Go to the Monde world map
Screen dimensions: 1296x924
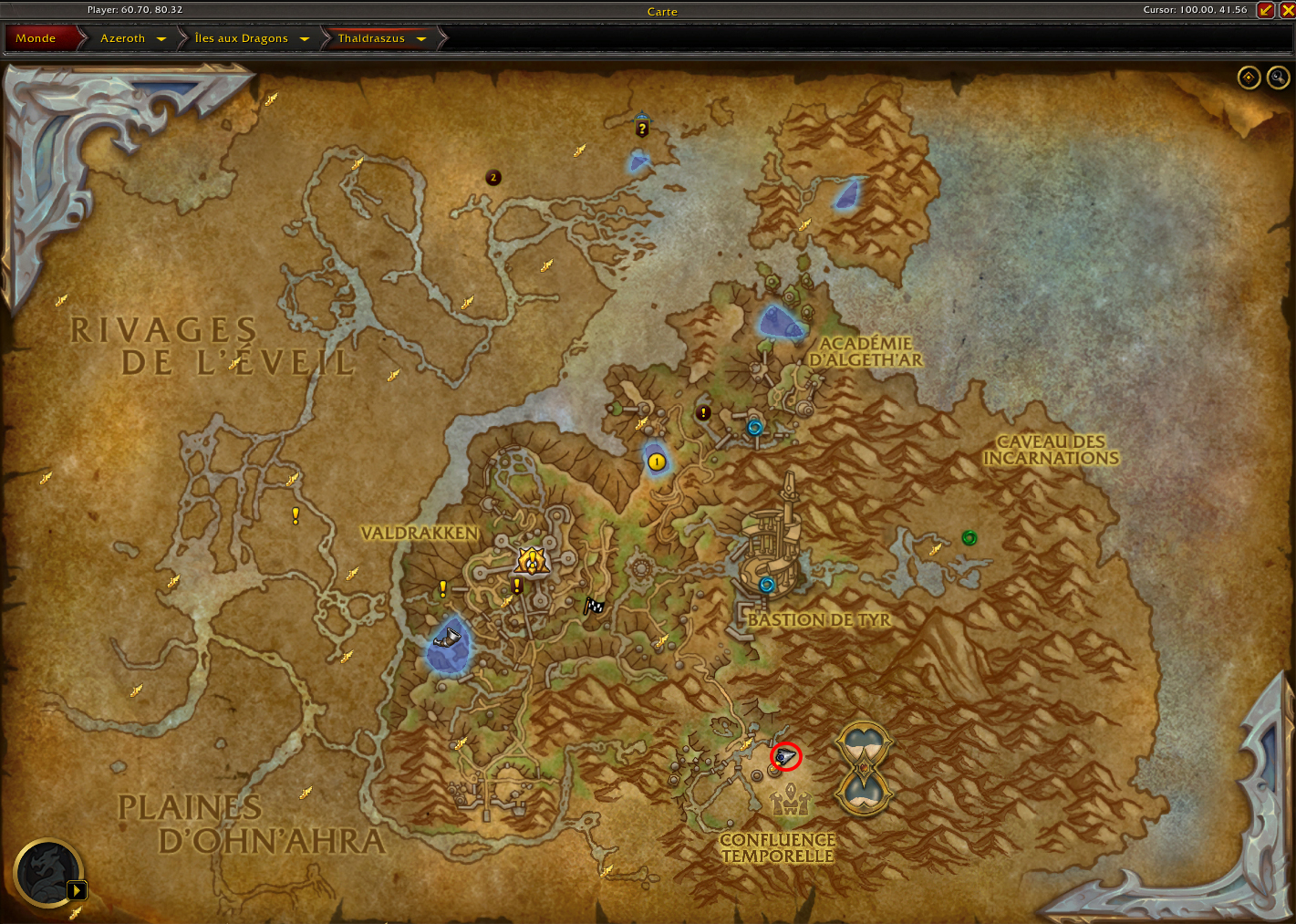coord(36,38)
